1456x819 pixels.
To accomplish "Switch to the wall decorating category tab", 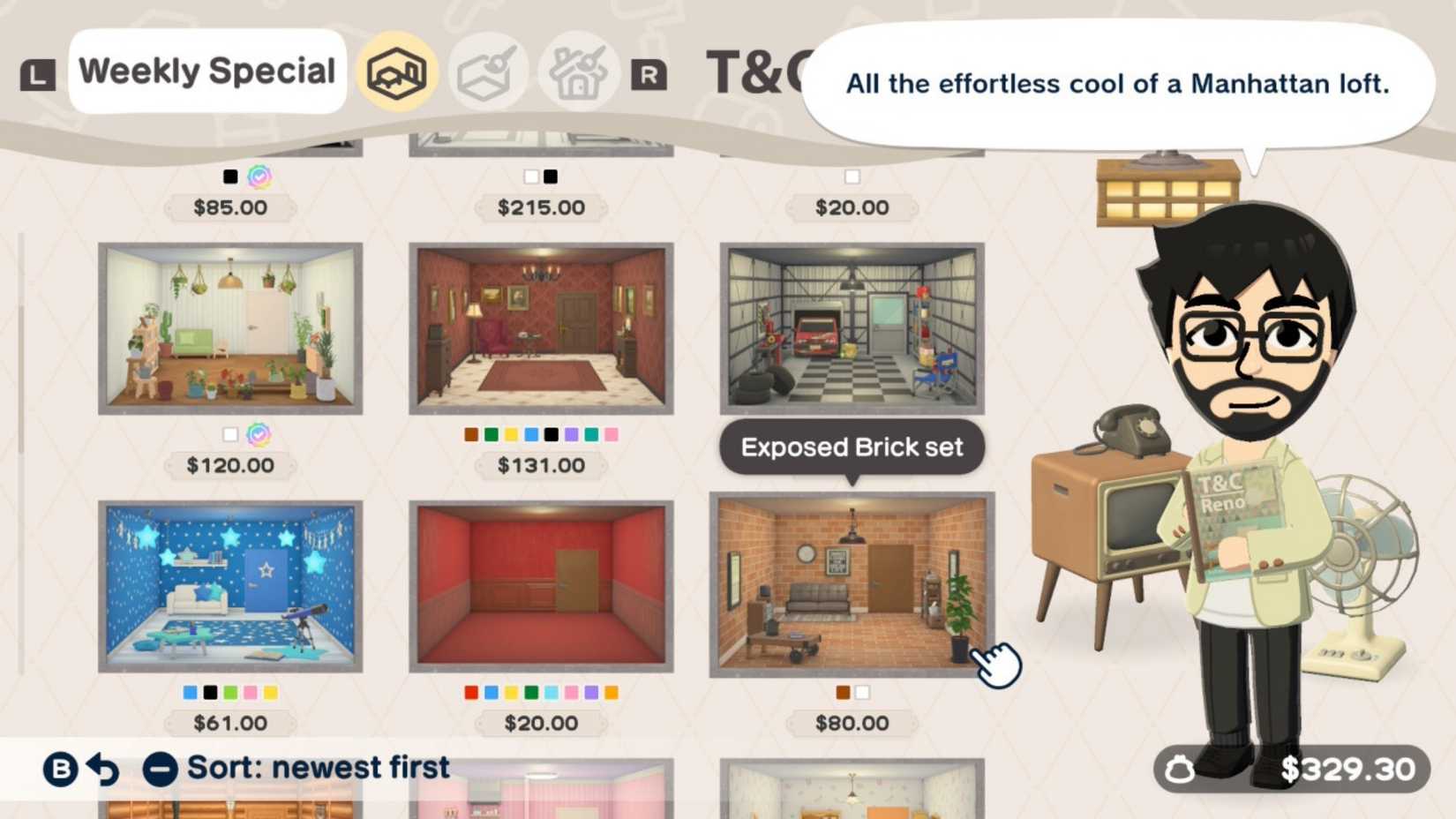I will tap(488, 71).
